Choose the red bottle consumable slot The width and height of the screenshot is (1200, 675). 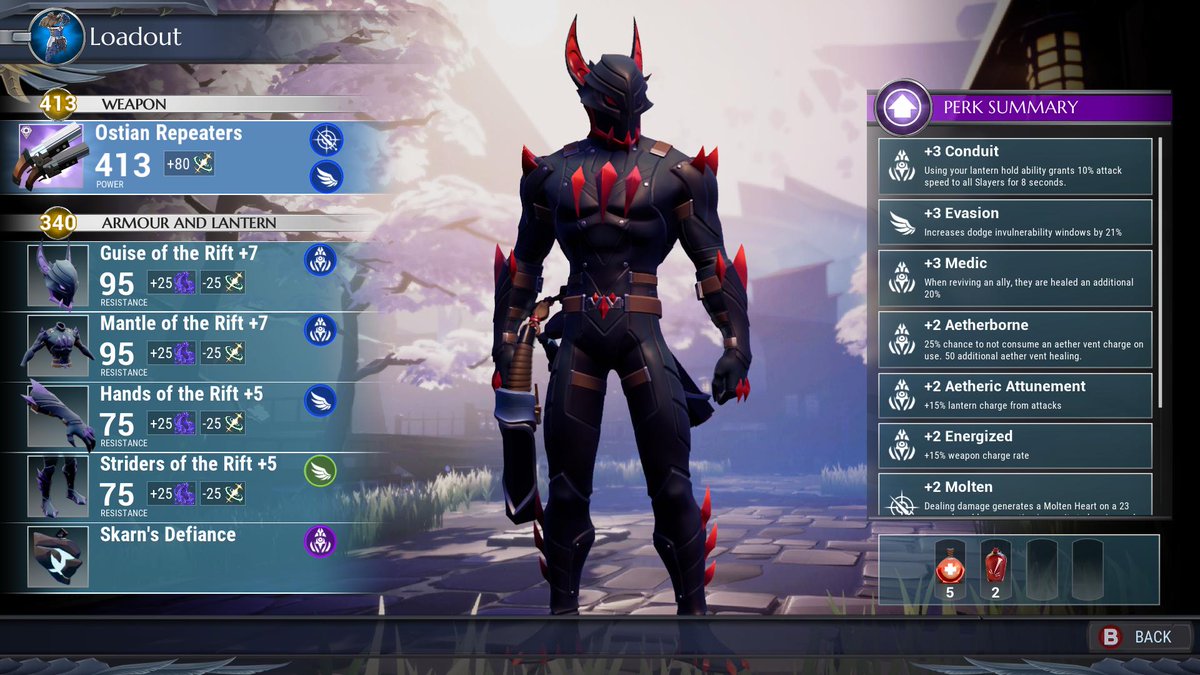click(995, 570)
